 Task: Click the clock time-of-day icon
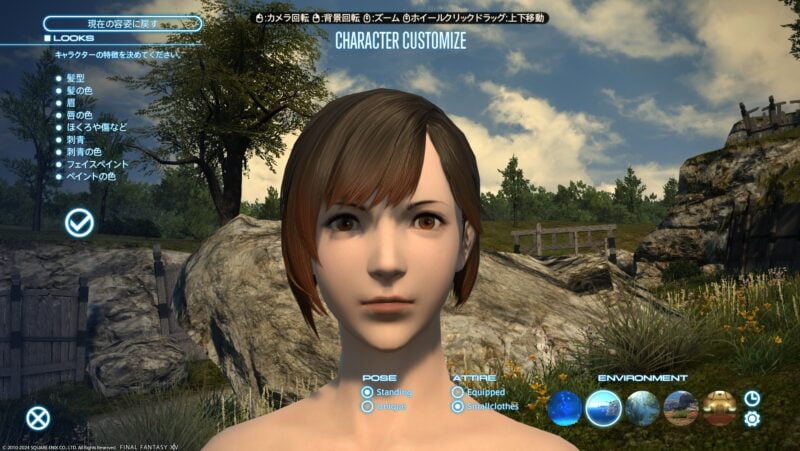click(x=752, y=398)
